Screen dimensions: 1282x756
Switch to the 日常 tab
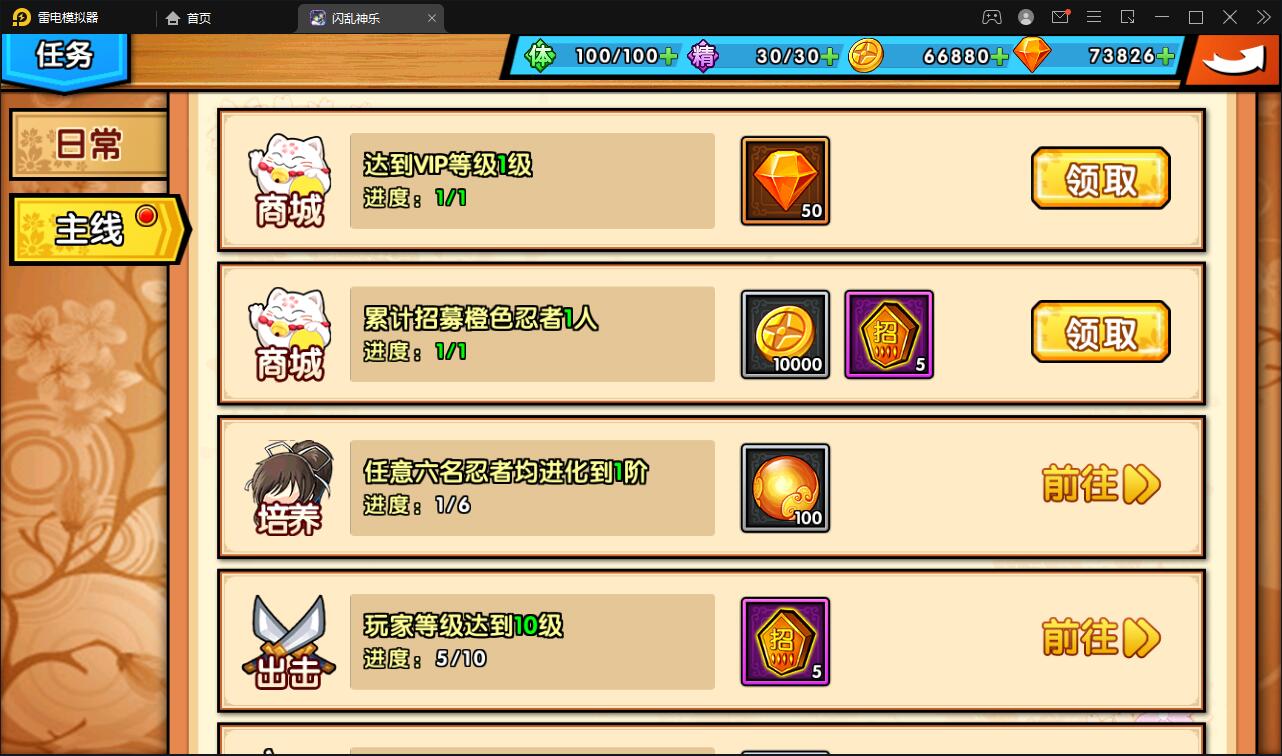[x=88, y=145]
